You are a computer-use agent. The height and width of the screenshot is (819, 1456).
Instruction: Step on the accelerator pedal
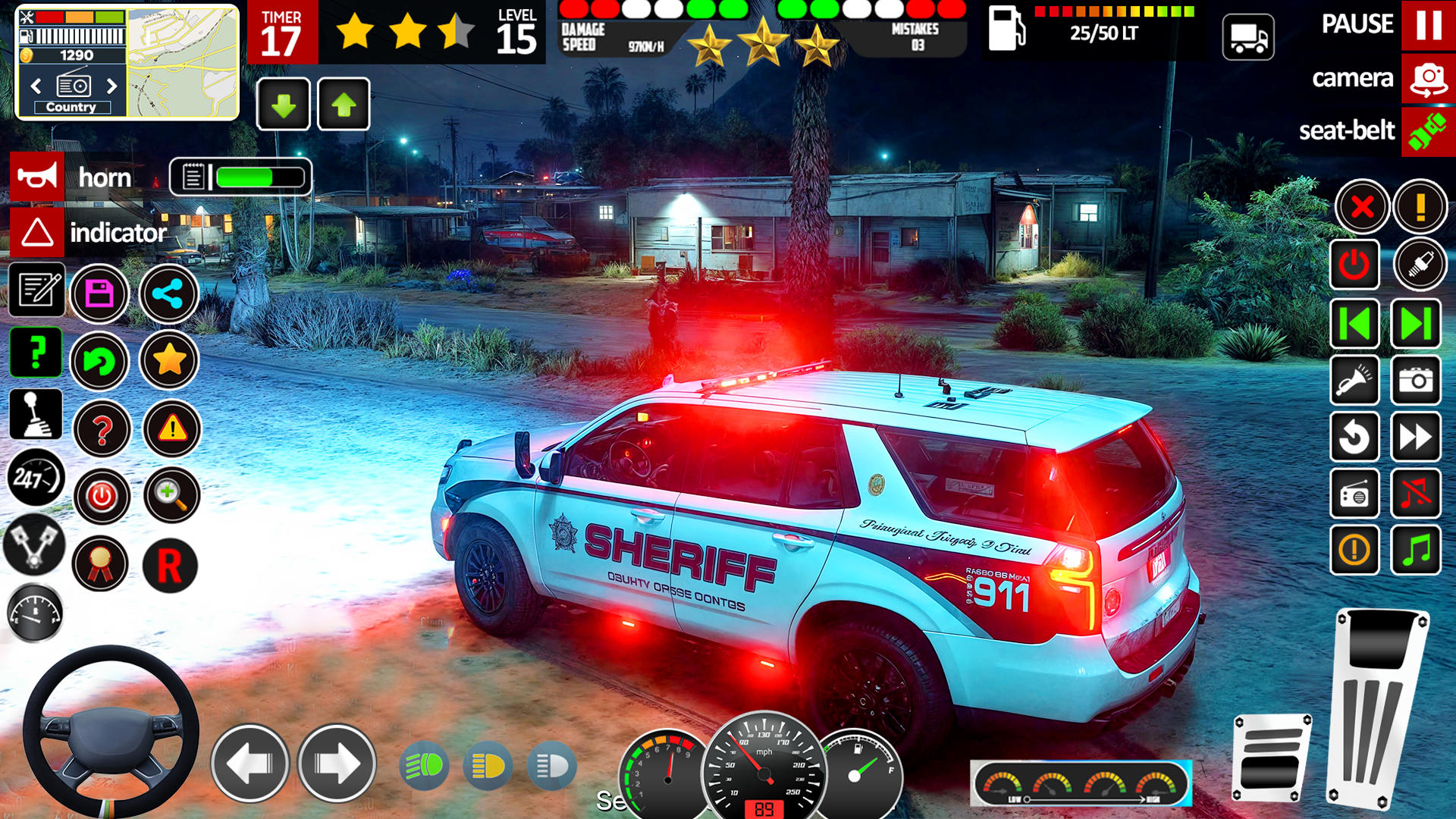tap(1376, 709)
